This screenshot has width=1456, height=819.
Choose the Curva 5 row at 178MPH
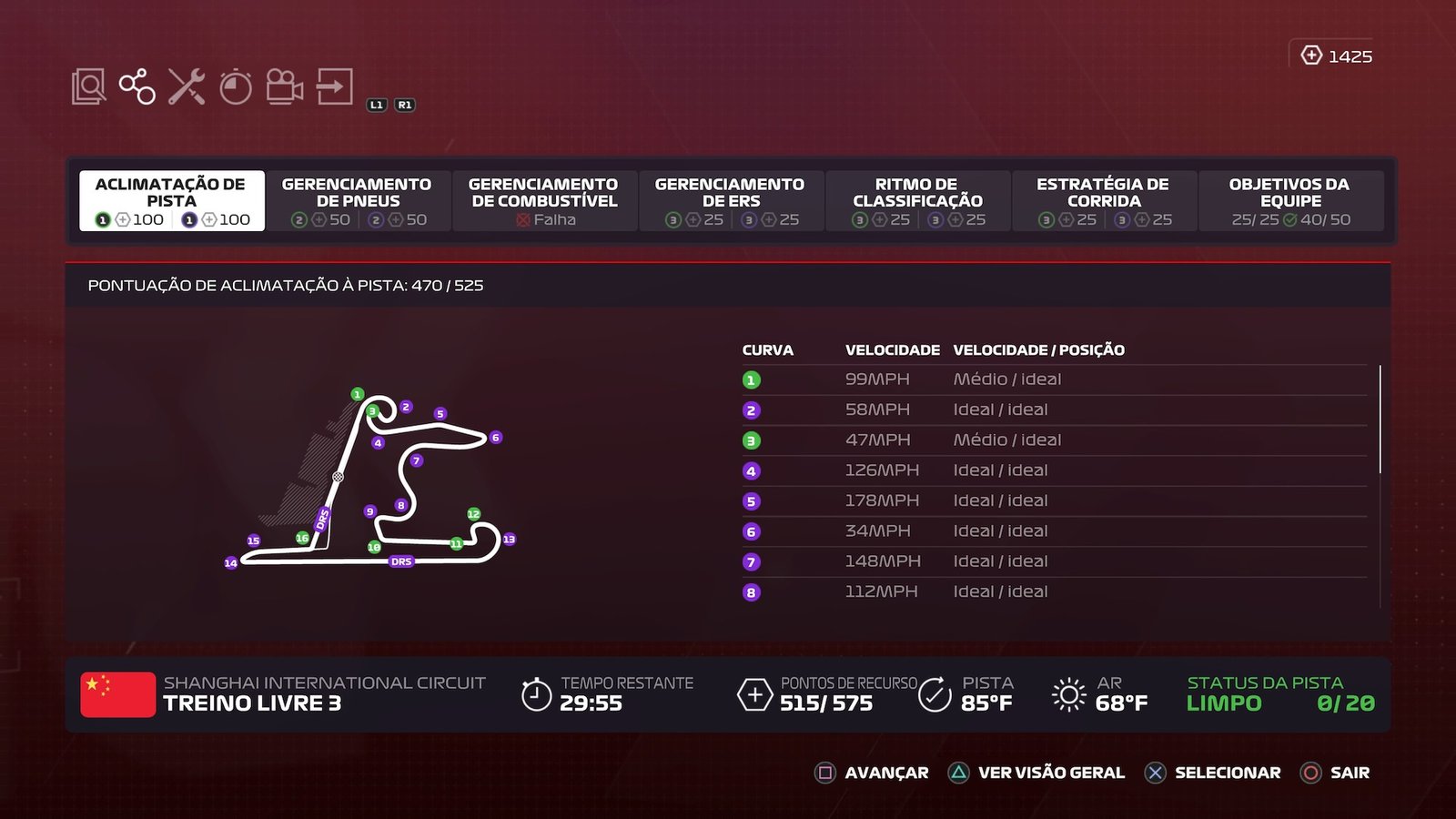[1054, 501]
